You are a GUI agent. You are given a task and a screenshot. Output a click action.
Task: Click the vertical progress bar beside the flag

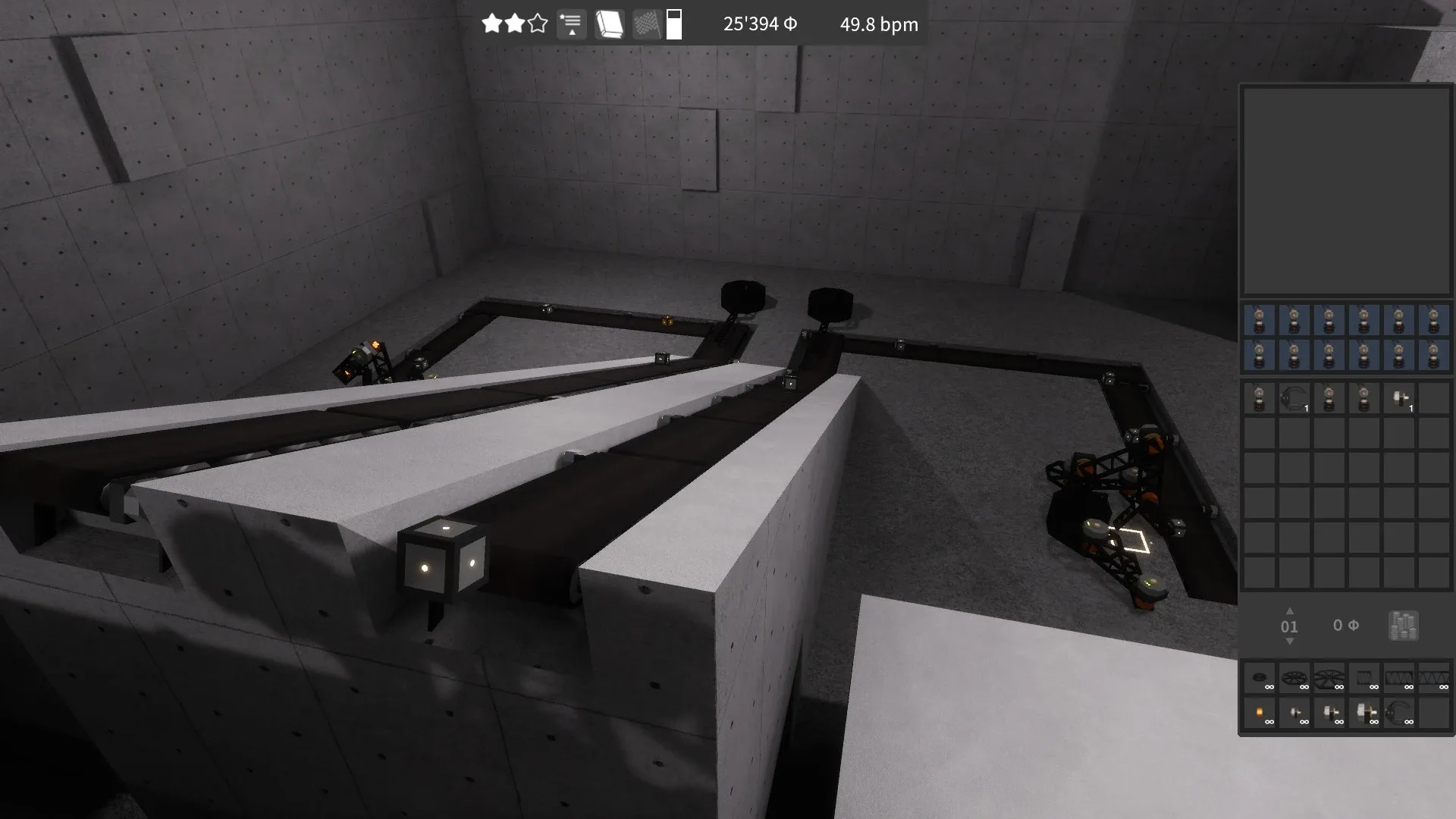[674, 24]
